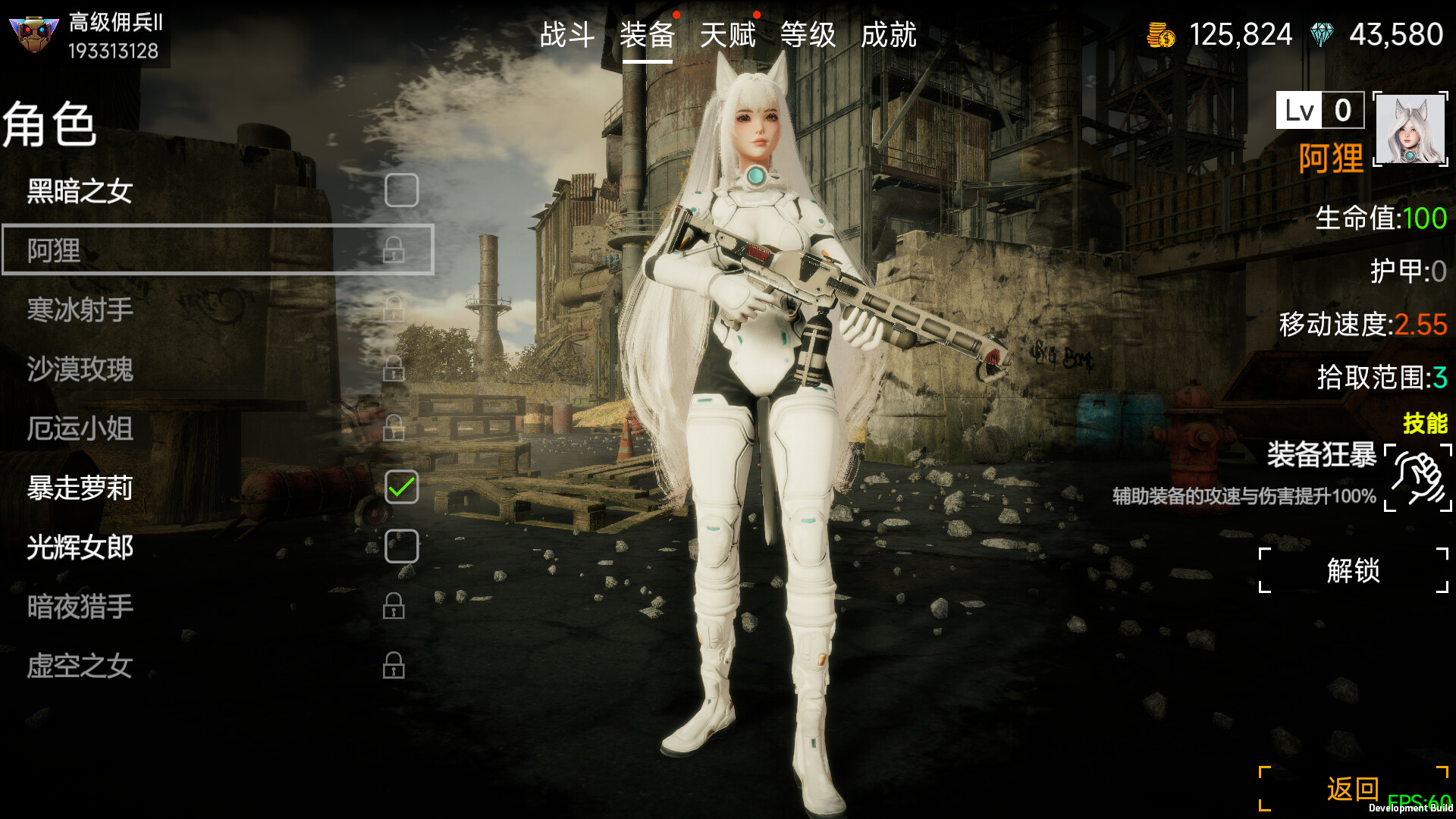Select 厄运小姐 from the character list
The width and height of the screenshot is (1456, 819).
80,429
